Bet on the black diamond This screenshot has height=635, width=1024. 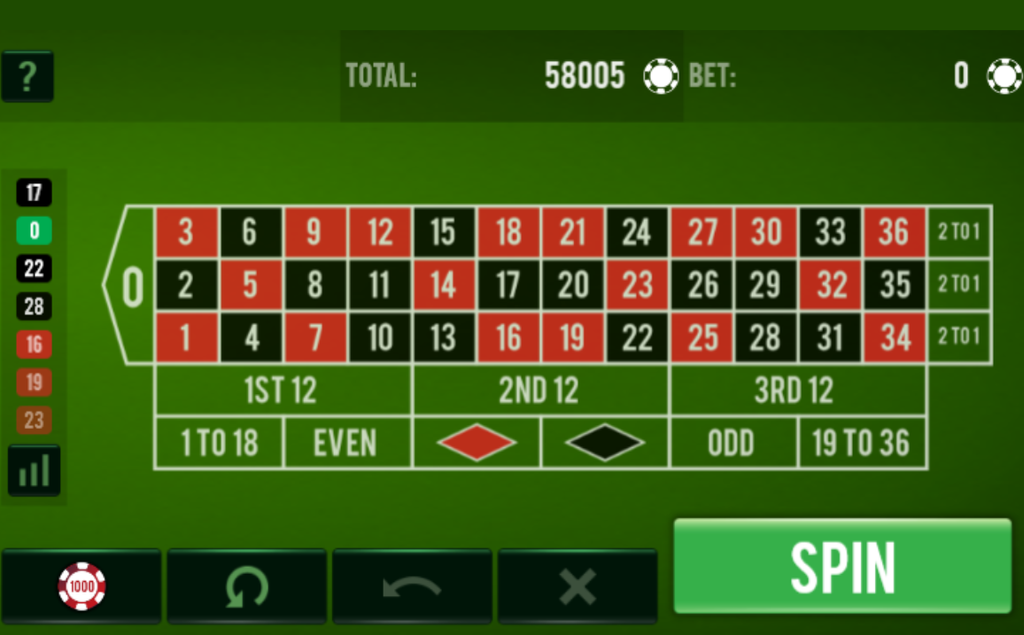[x=605, y=443]
